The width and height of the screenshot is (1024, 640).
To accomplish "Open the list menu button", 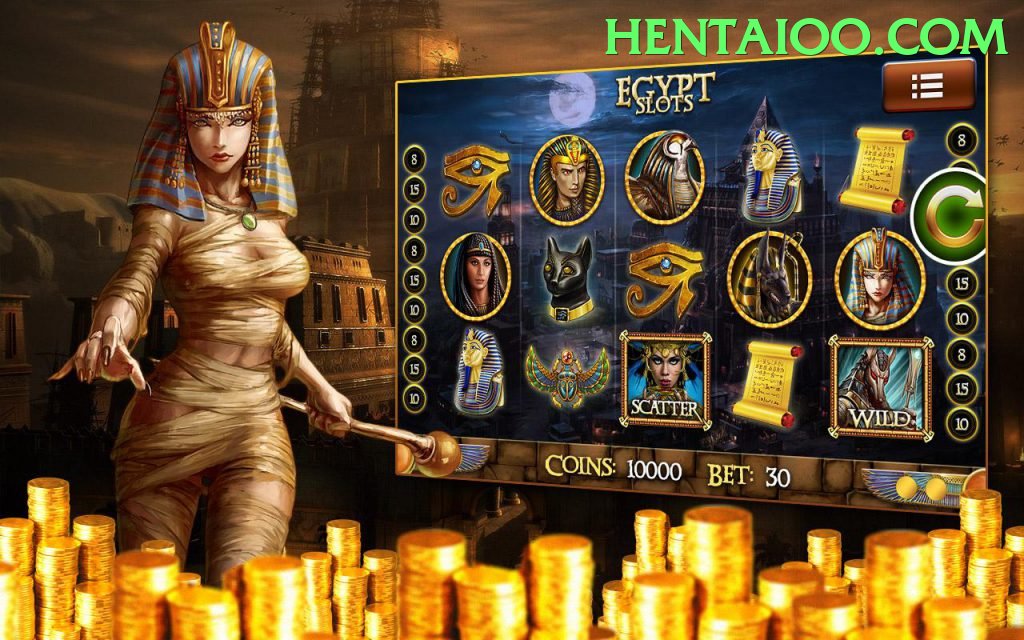I will tap(927, 86).
